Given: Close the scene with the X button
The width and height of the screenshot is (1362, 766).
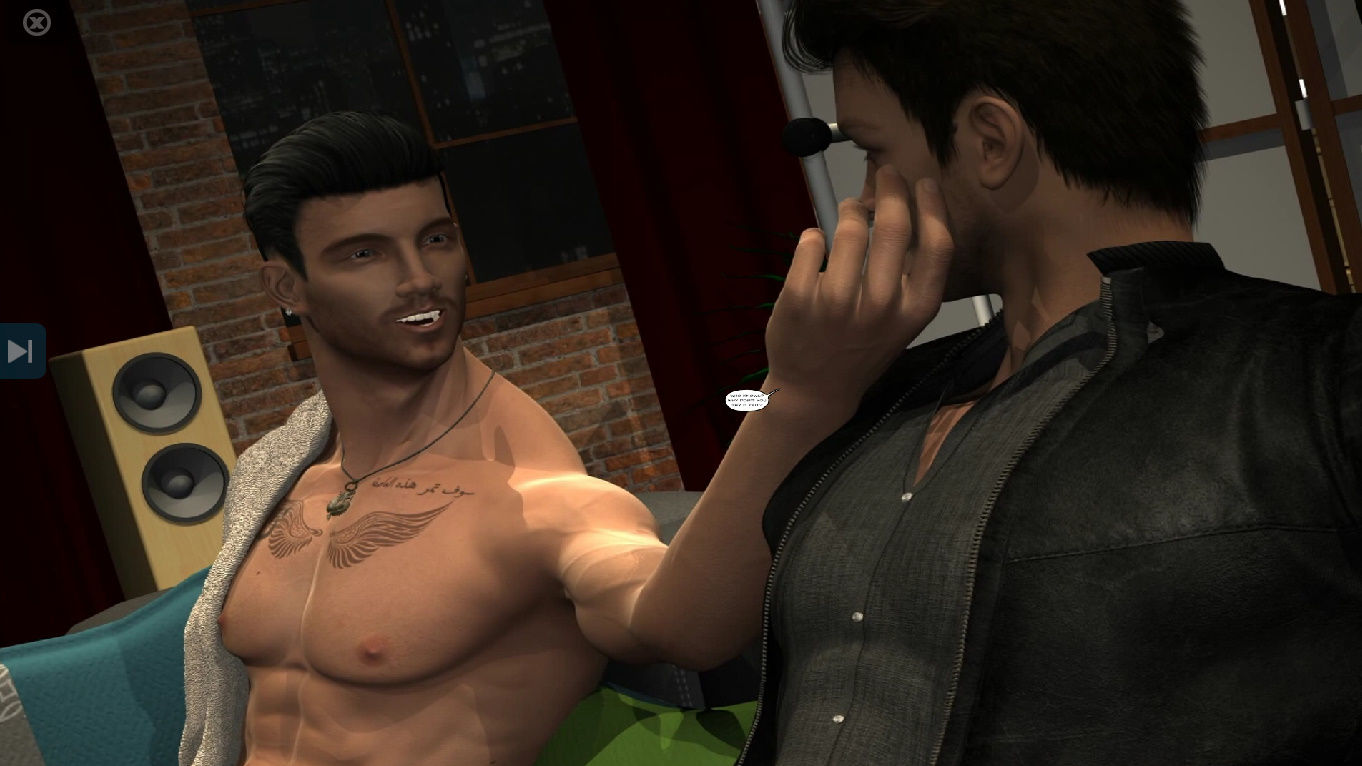Looking at the screenshot, I should tap(37, 22).
